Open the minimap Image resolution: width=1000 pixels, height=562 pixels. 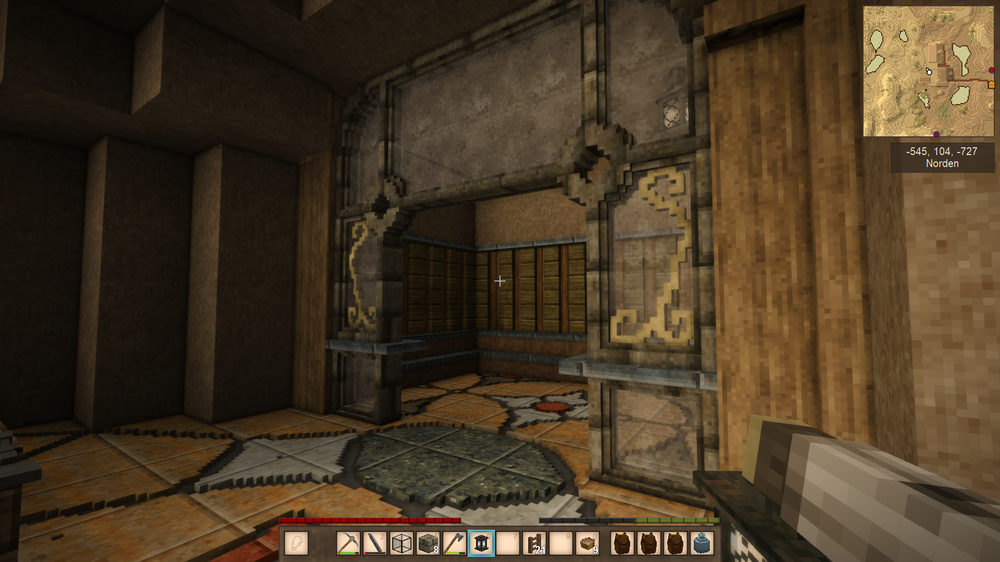tap(929, 72)
